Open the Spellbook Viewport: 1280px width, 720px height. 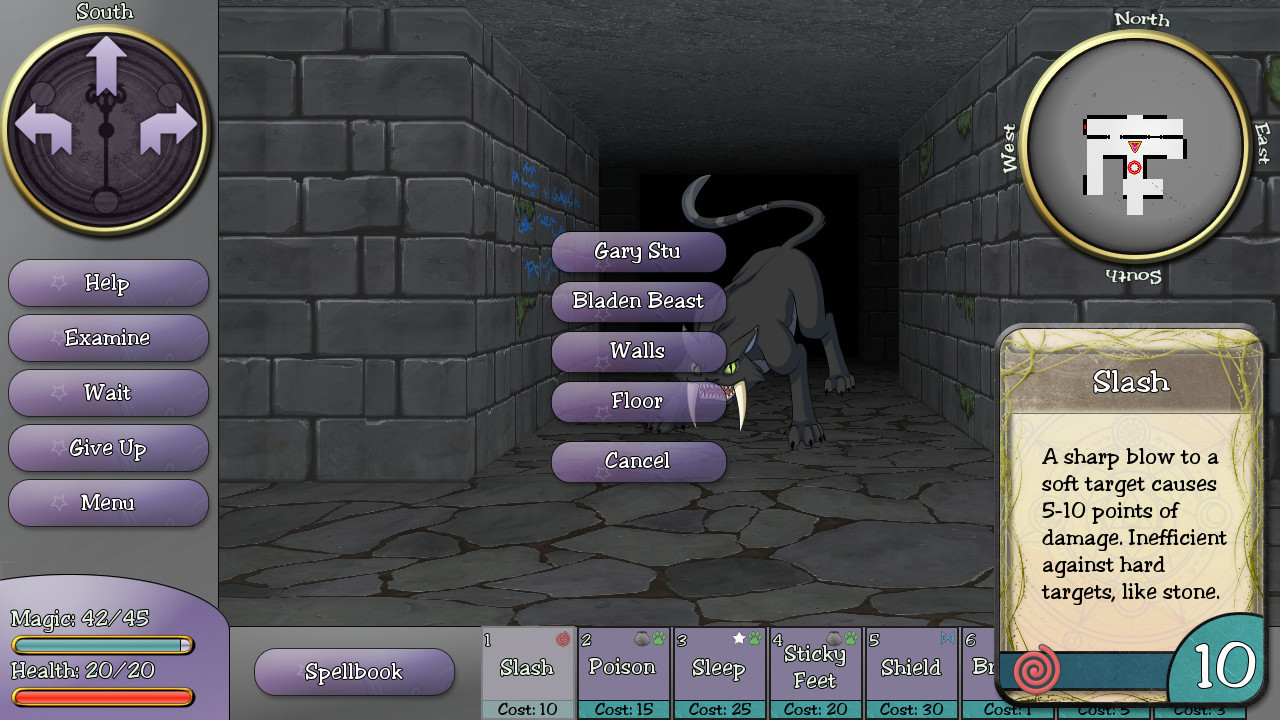tap(354, 672)
